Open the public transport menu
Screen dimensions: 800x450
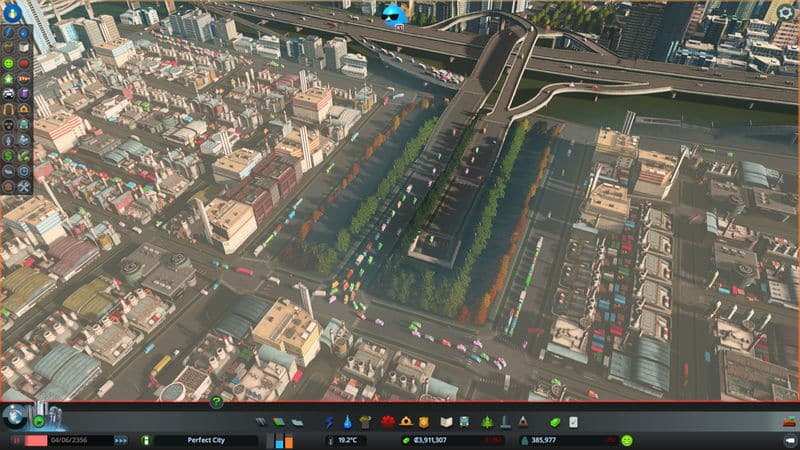pos(465,422)
